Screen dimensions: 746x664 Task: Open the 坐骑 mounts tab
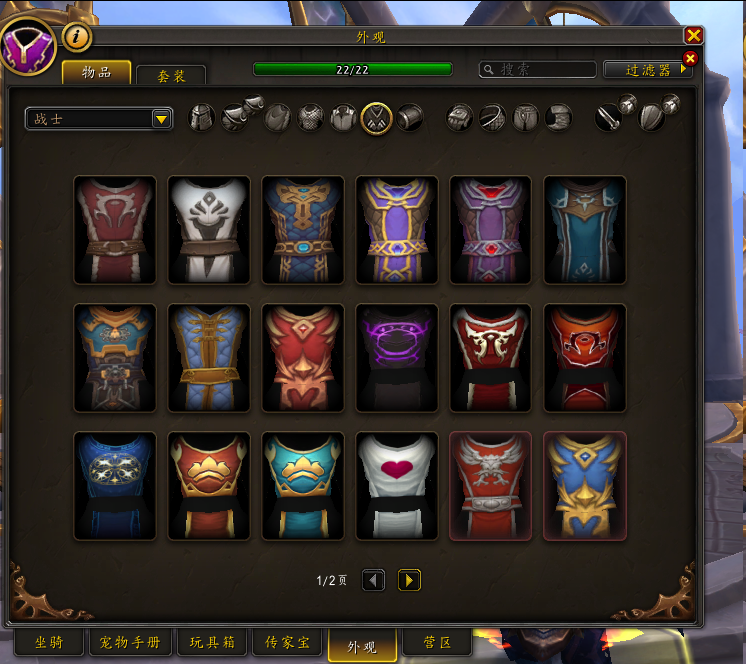[49, 642]
